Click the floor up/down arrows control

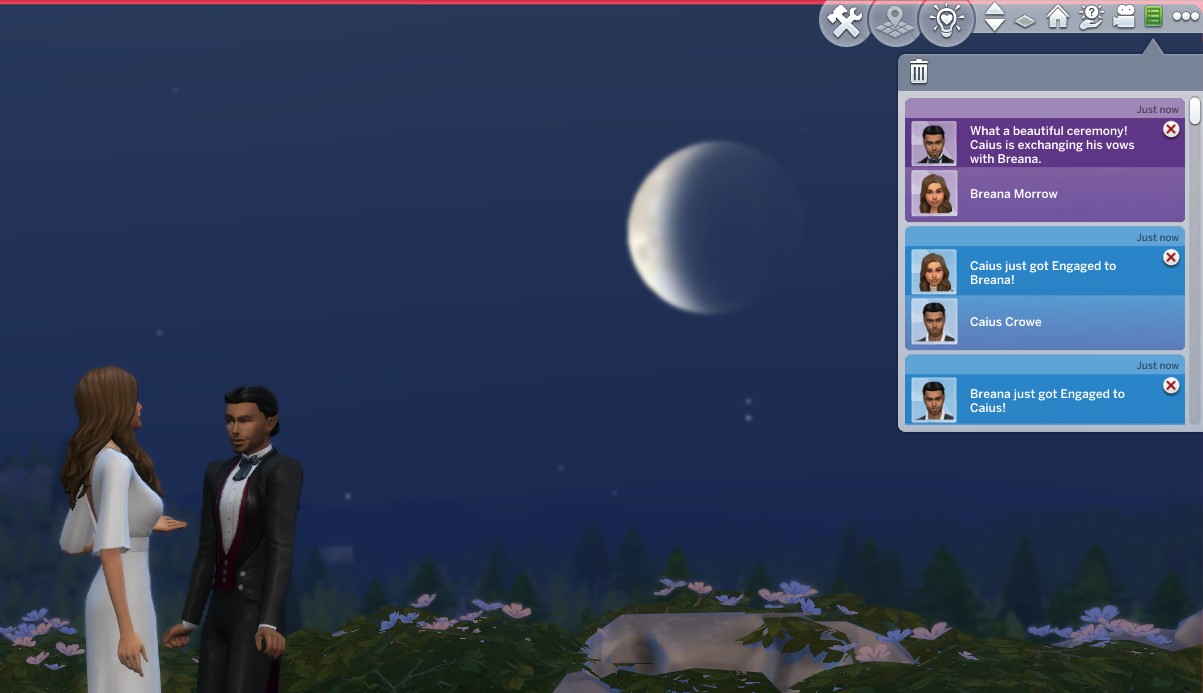tap(994, 17)
